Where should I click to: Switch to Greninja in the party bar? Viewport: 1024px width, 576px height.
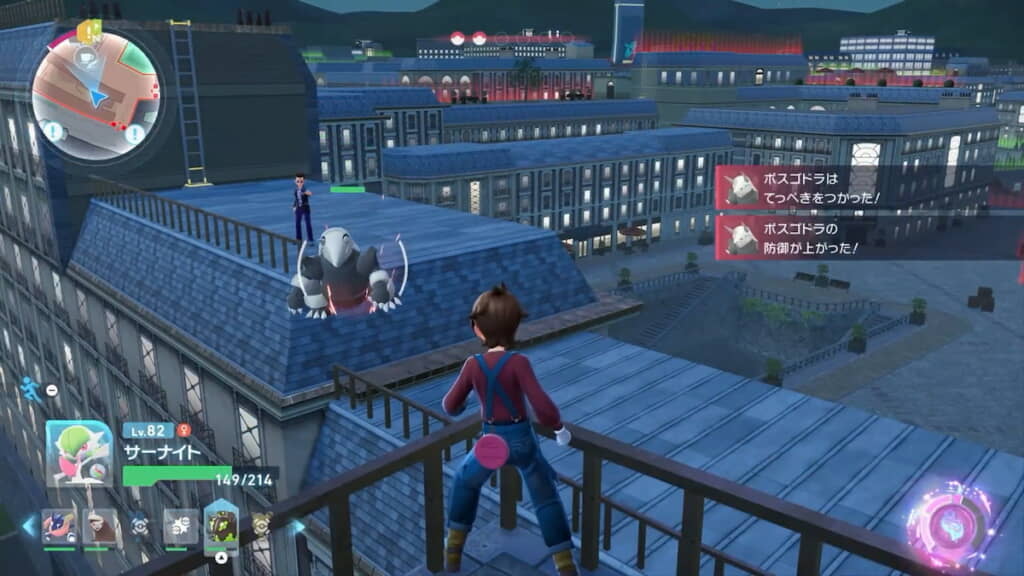tap(59, 527)
